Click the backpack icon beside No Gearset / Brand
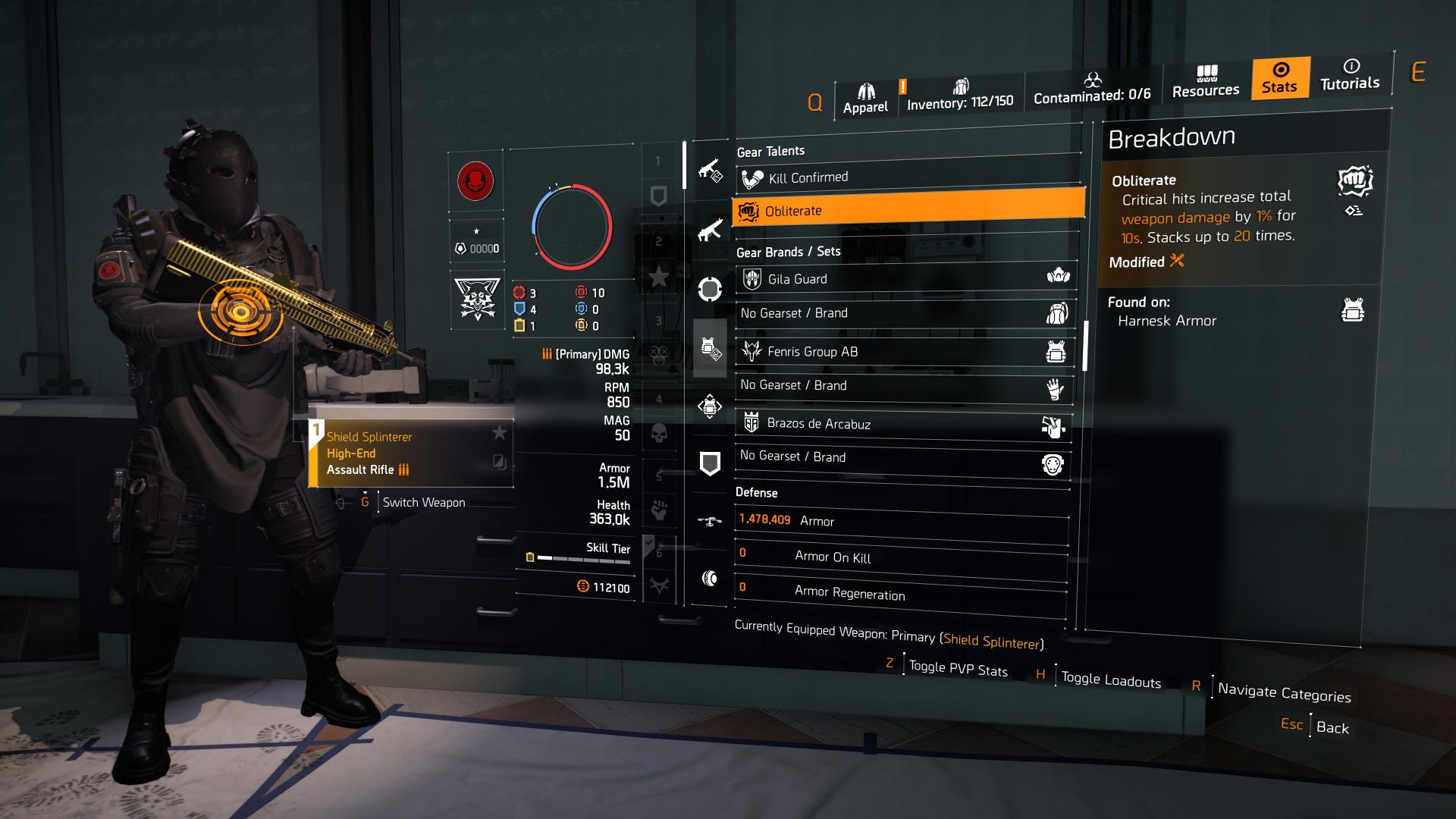 click(x=1057, y=312)
